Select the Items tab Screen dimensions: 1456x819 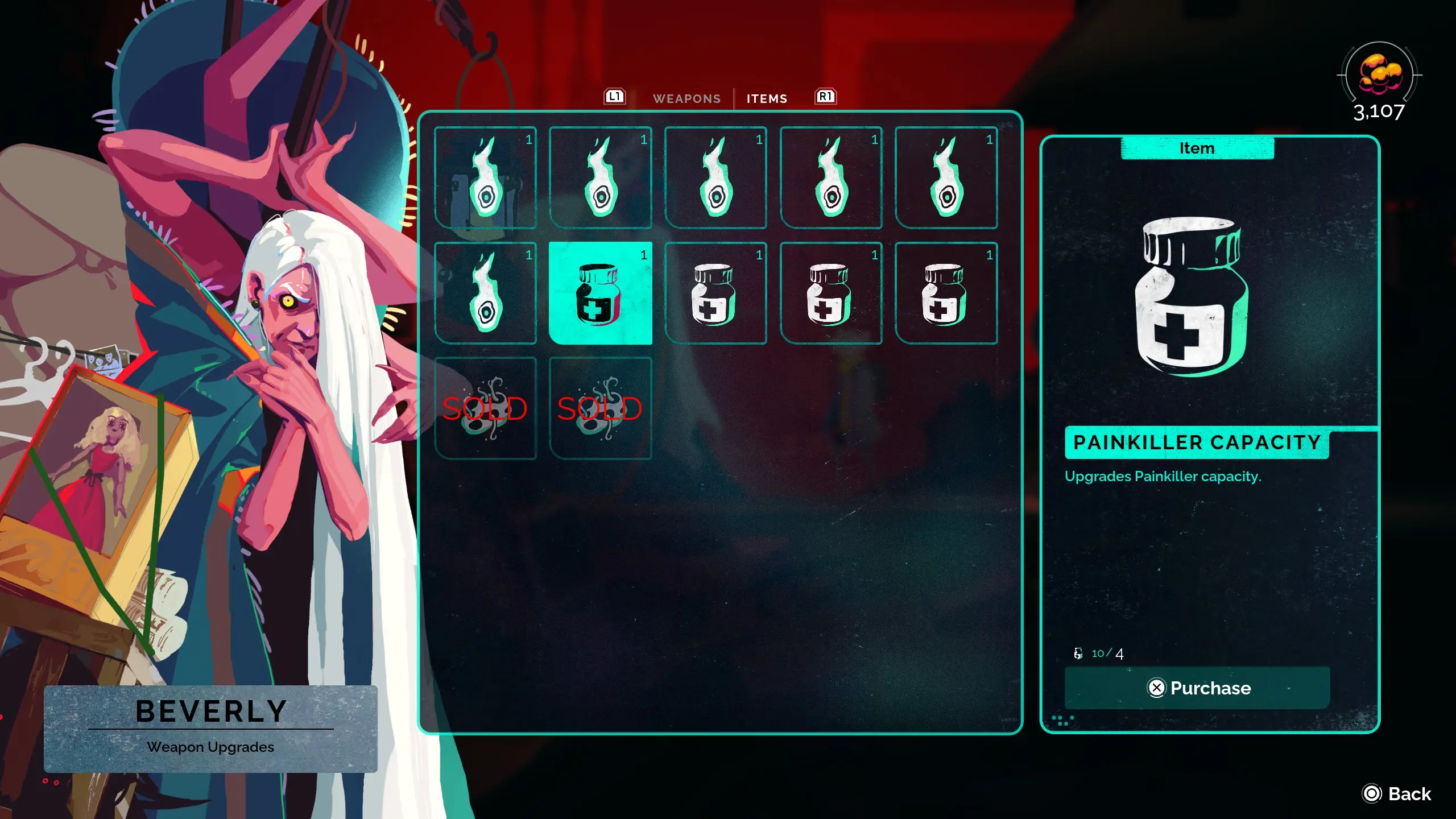[767, 98]
